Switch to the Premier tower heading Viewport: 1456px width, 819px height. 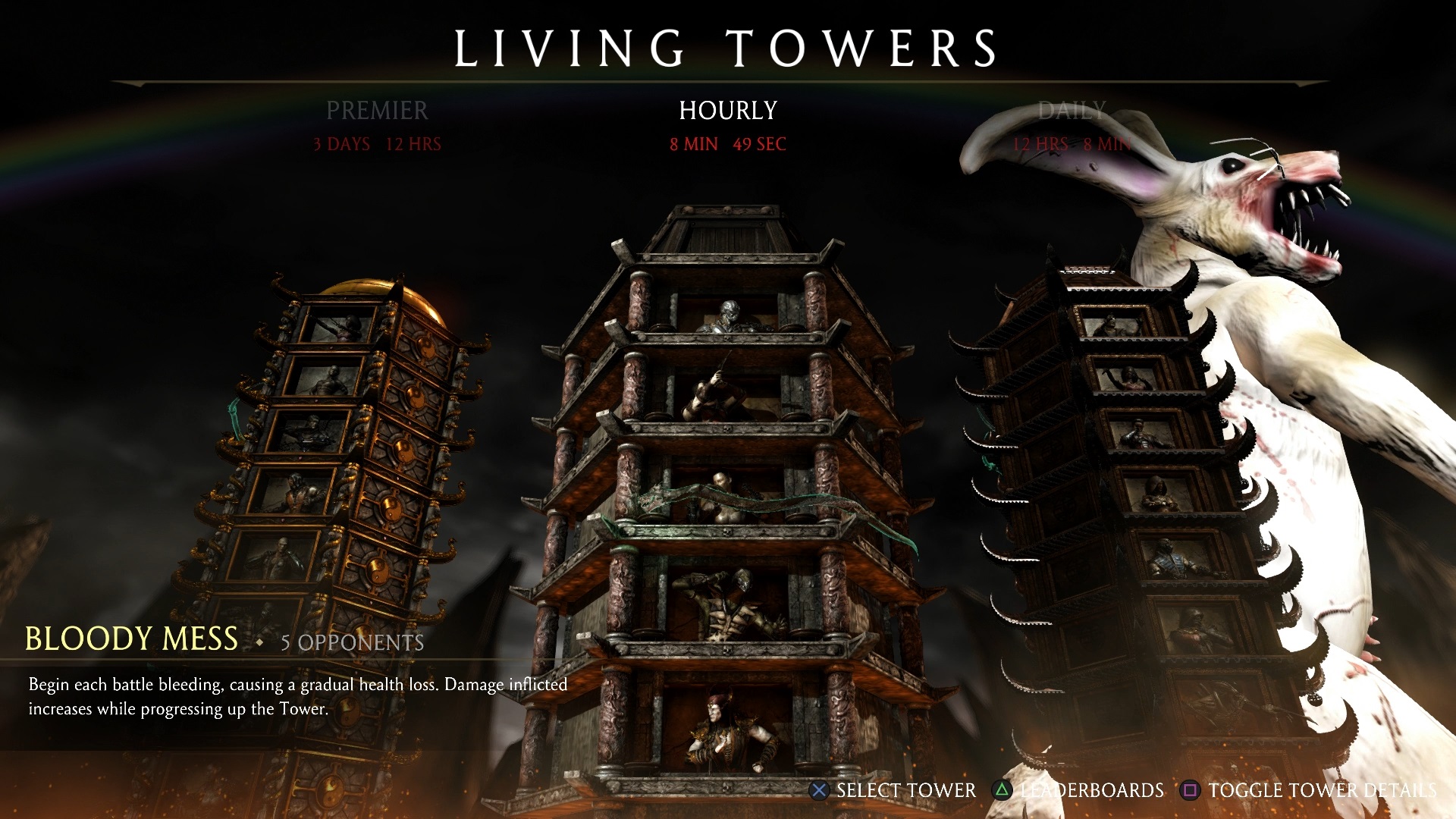(377, 111)
